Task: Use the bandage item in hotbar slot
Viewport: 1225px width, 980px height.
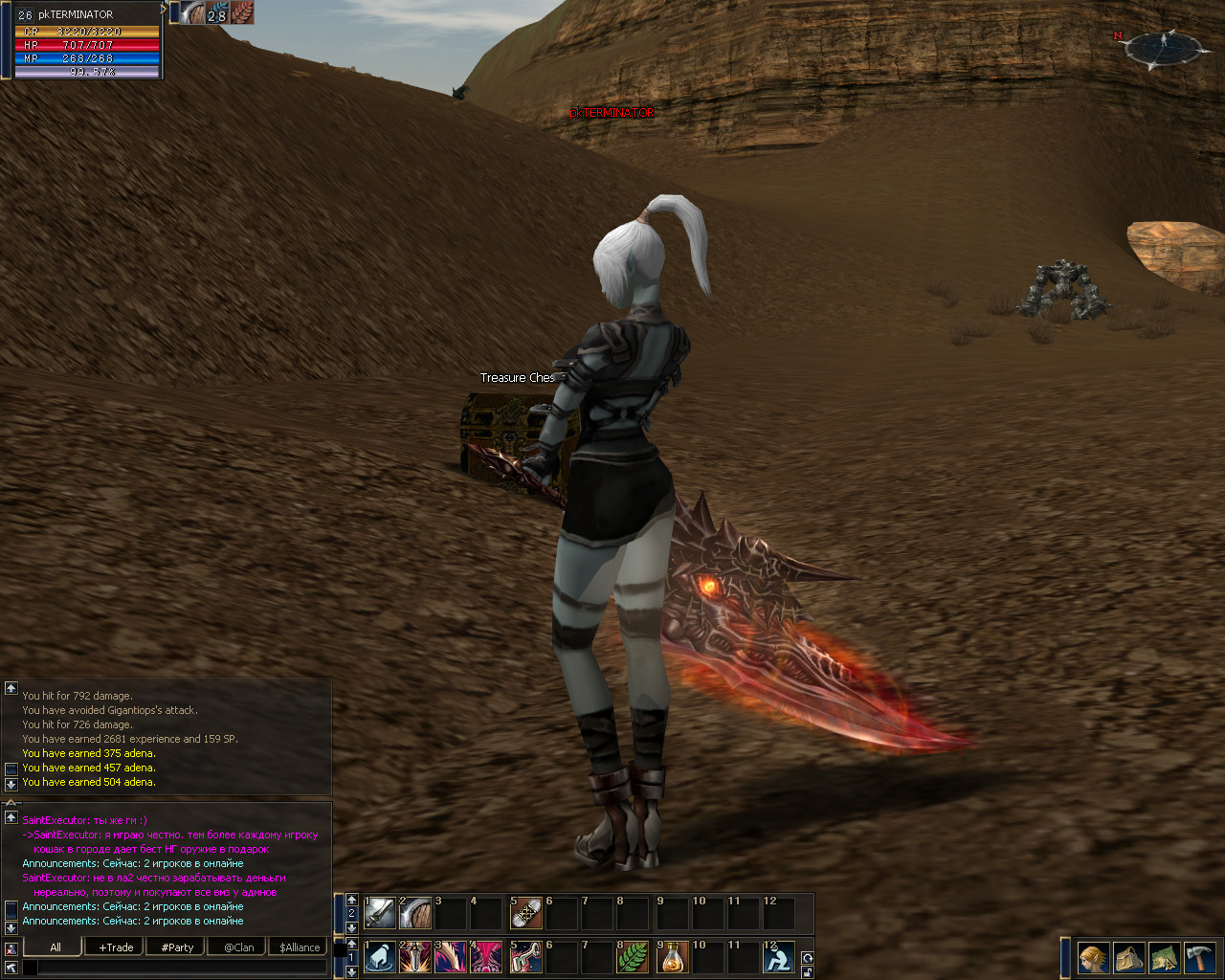Action: point(526,913)
